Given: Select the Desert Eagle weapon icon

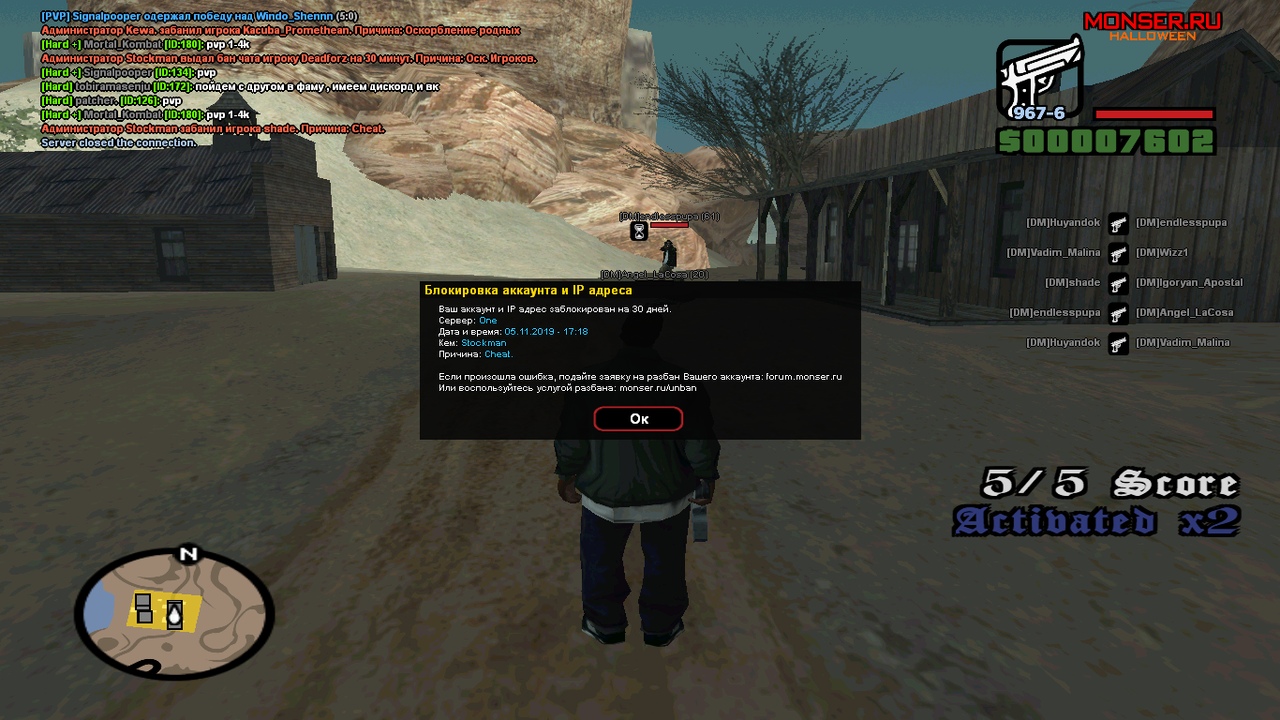Looking at the screenshot, I should [x=1040, y=79].
